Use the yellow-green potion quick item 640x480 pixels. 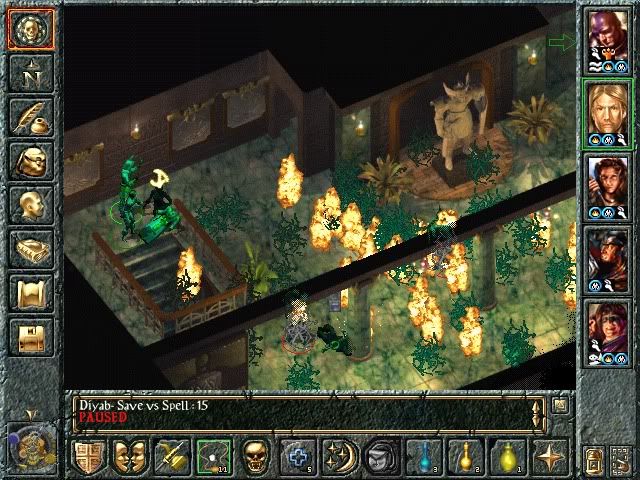point(508,456)
